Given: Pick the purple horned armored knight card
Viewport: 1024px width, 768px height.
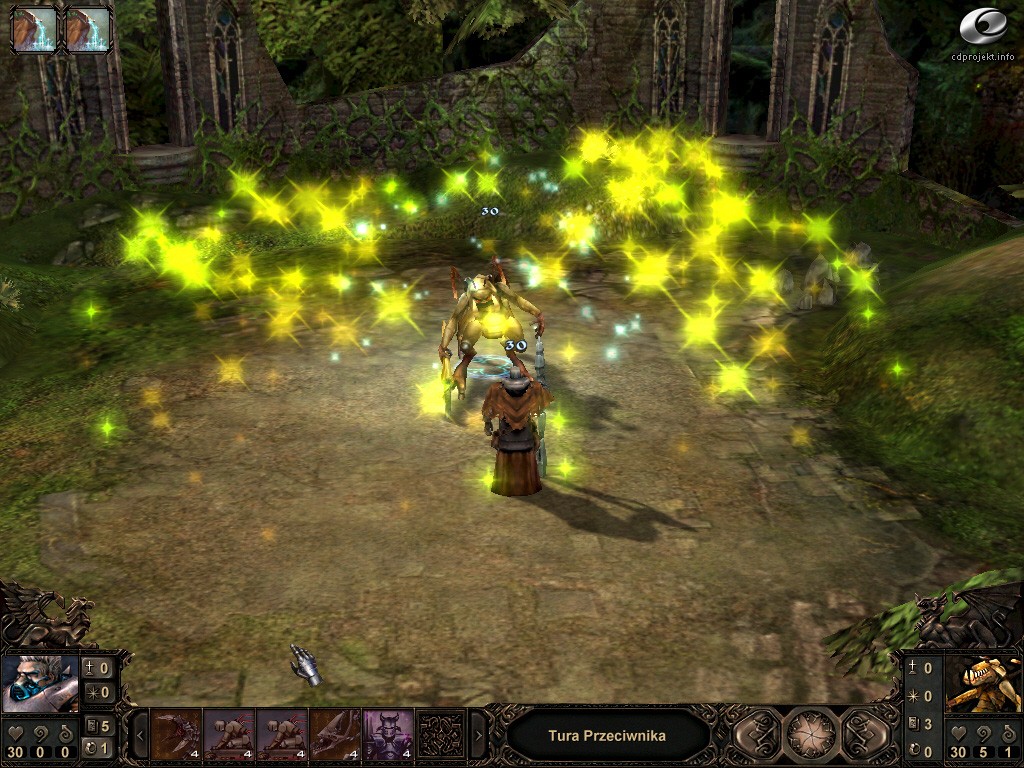Looking at the screenshot, I should click(x=388, y=735).
